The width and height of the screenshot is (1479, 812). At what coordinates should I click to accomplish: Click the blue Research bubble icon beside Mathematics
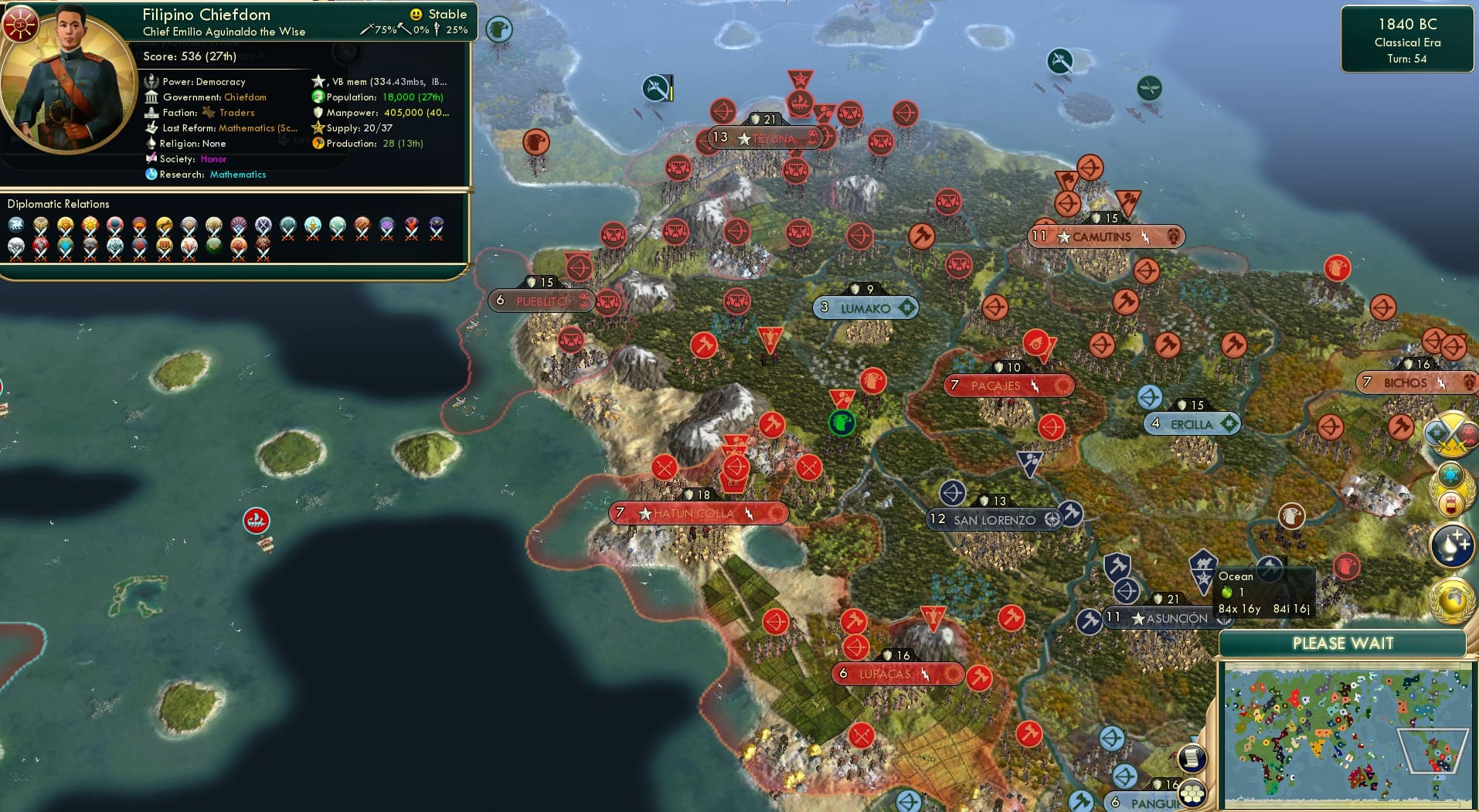tap(151, 175)
